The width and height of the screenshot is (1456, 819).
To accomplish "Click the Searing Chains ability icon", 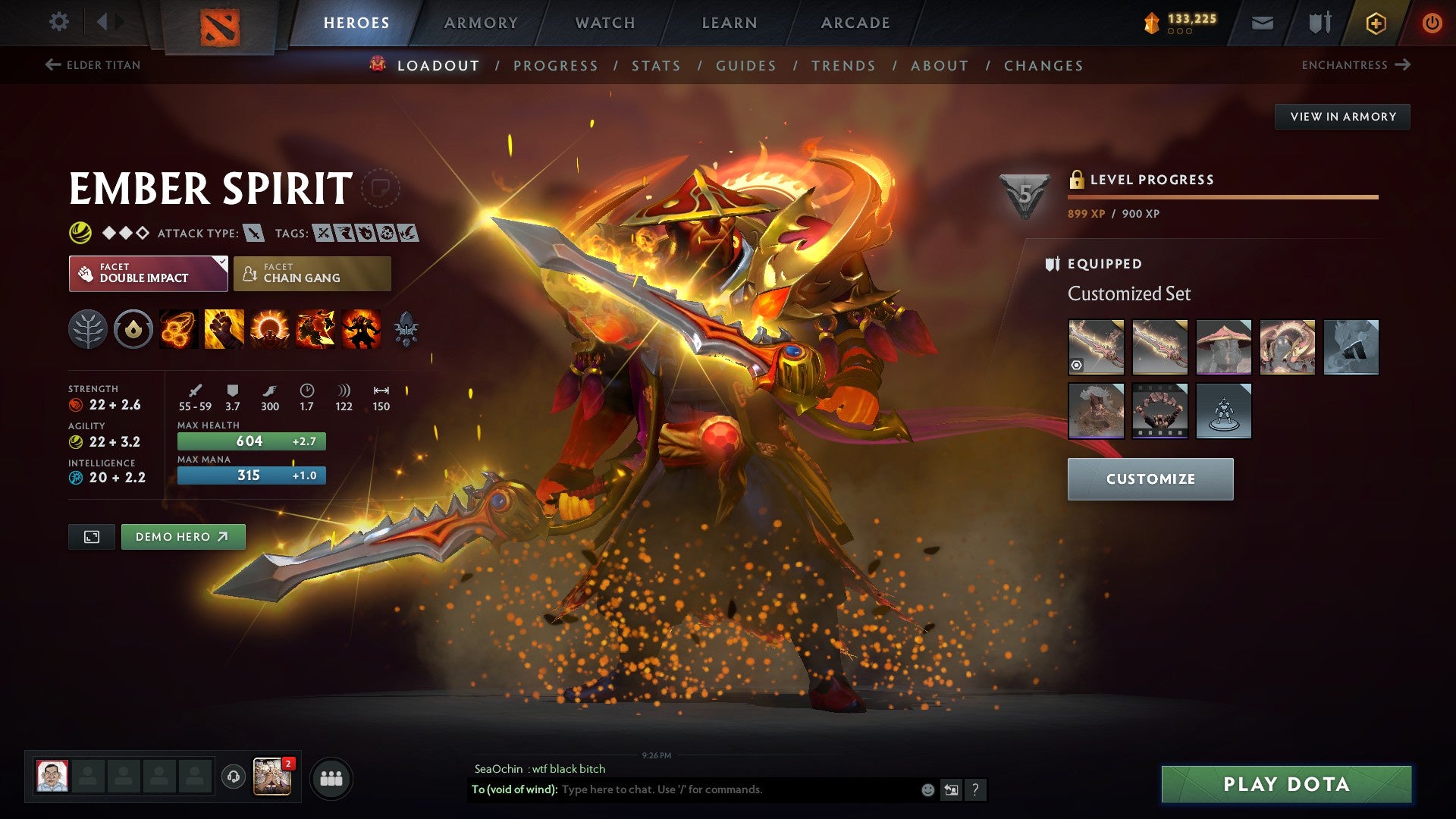I will coord(177,328).
